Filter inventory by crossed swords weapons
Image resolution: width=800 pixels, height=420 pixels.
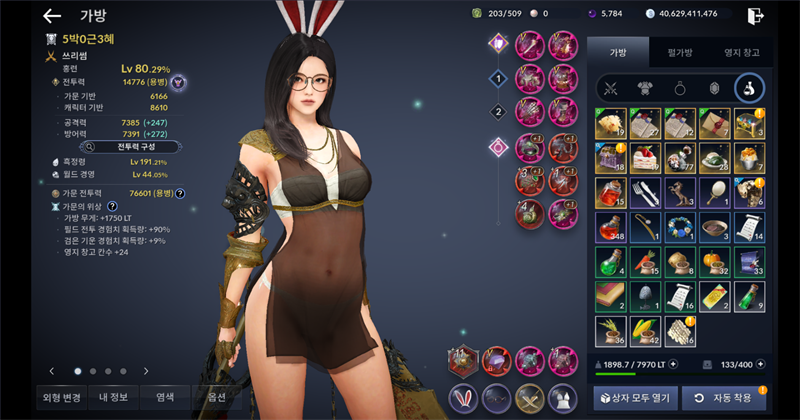click(x=611, y=89)
